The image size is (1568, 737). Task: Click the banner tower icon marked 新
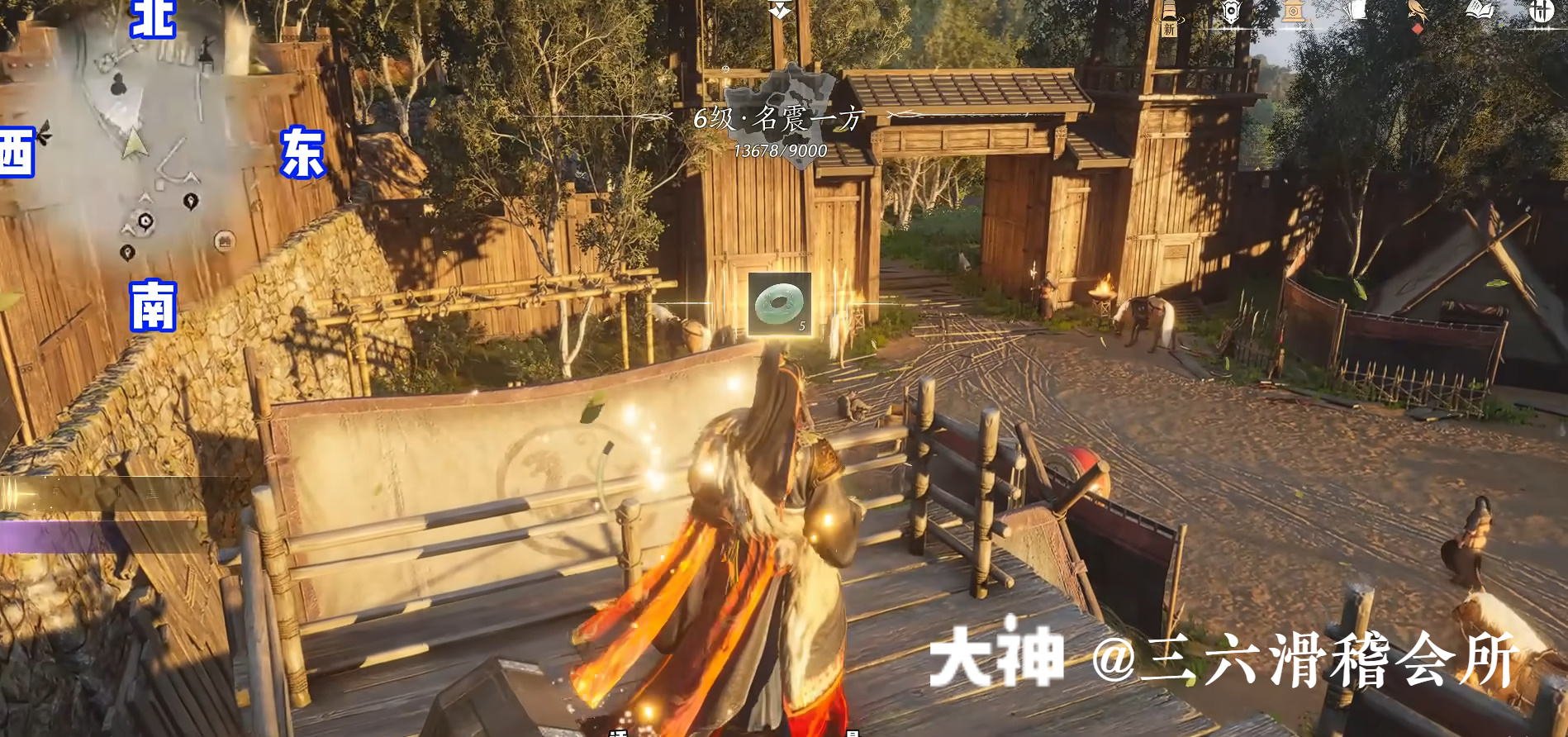[1169, 18]
